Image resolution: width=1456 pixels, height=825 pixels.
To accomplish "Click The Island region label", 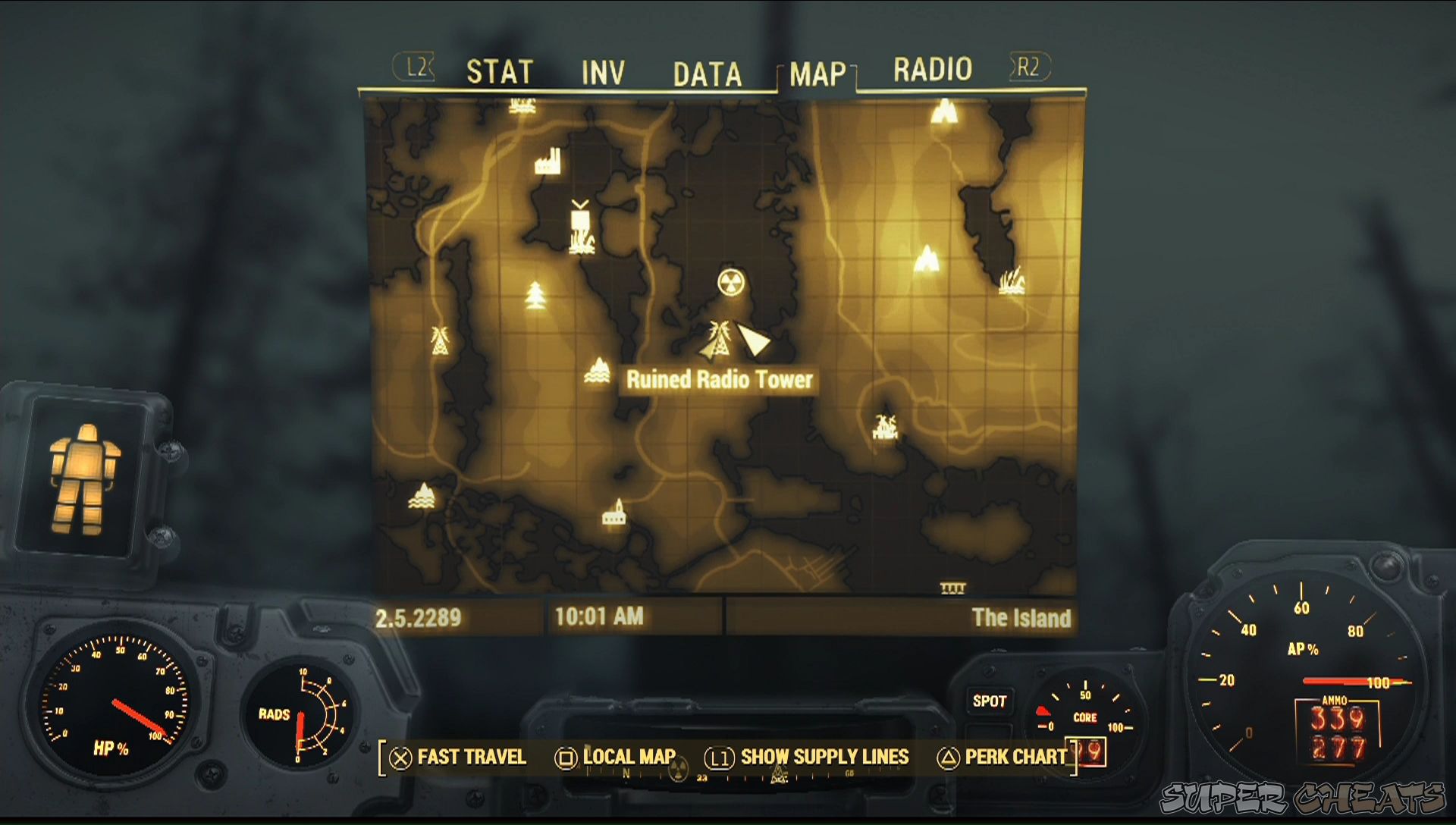I will (x=1023, y=618).
